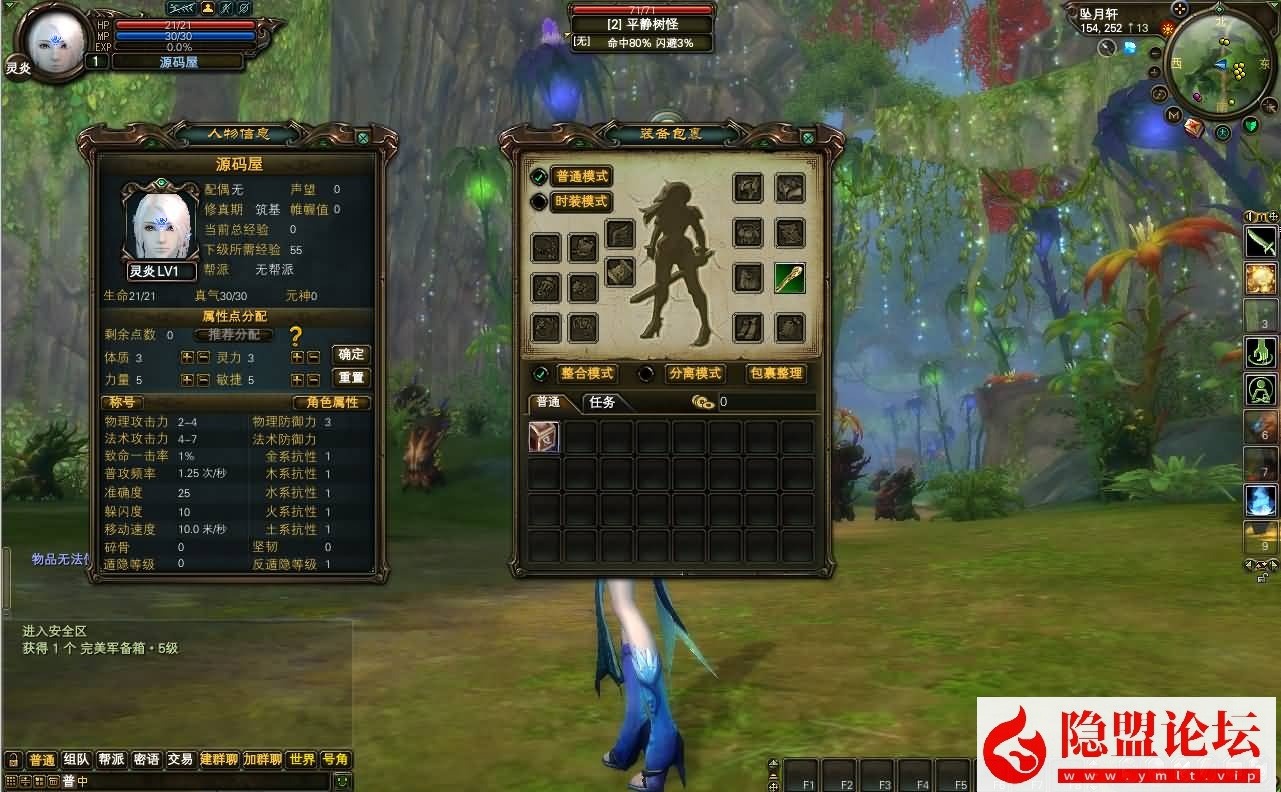The width and height of the screenshot is (1281, 792).
Task: Click the 确定 (confirm) attribute button
Action: 352,355
